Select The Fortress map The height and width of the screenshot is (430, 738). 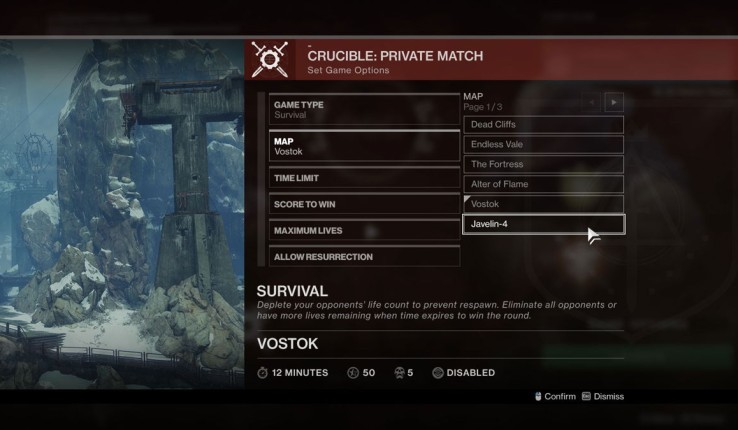tap(543, 165)
